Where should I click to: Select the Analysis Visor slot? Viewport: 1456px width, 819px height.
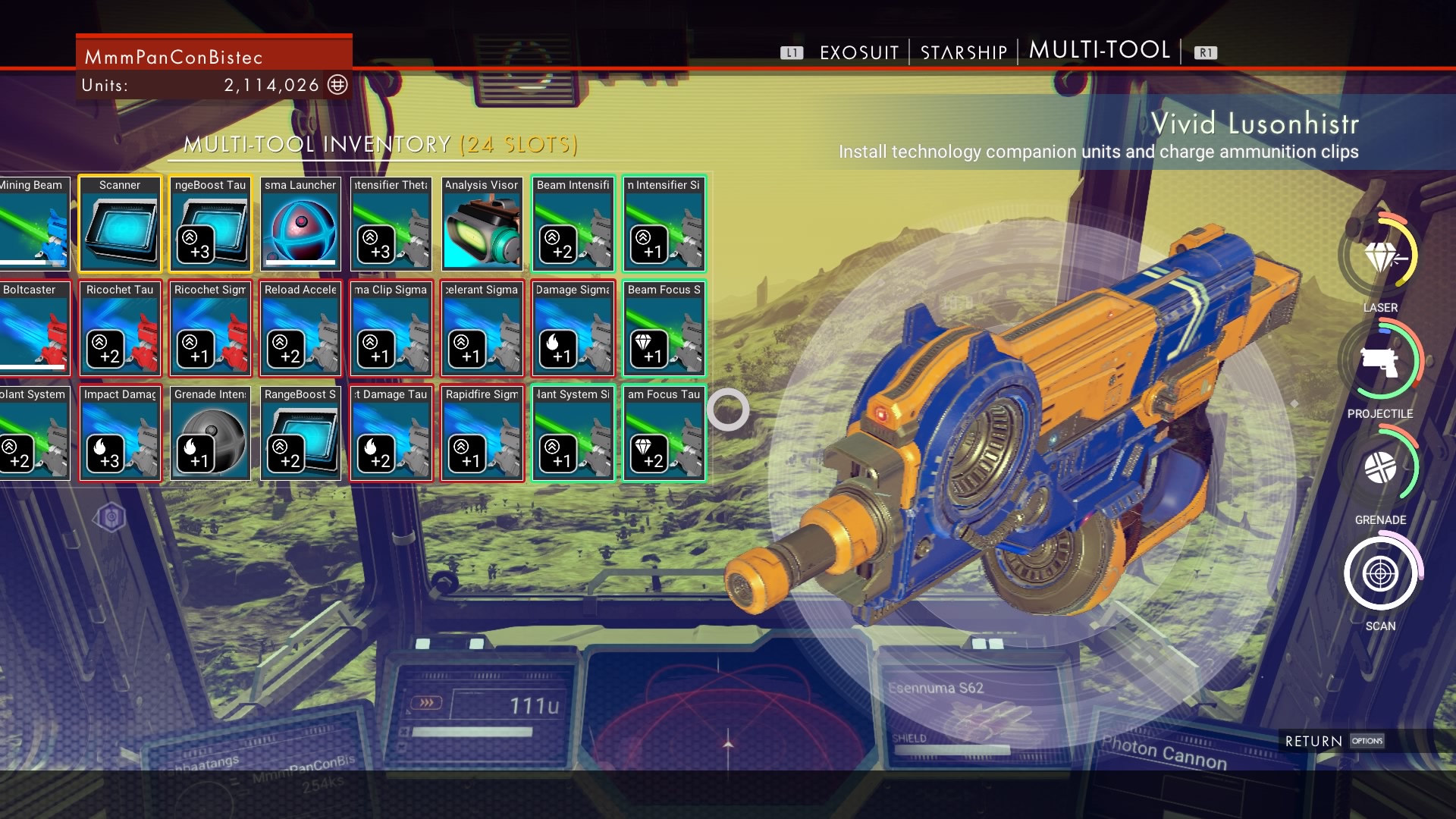482,224
